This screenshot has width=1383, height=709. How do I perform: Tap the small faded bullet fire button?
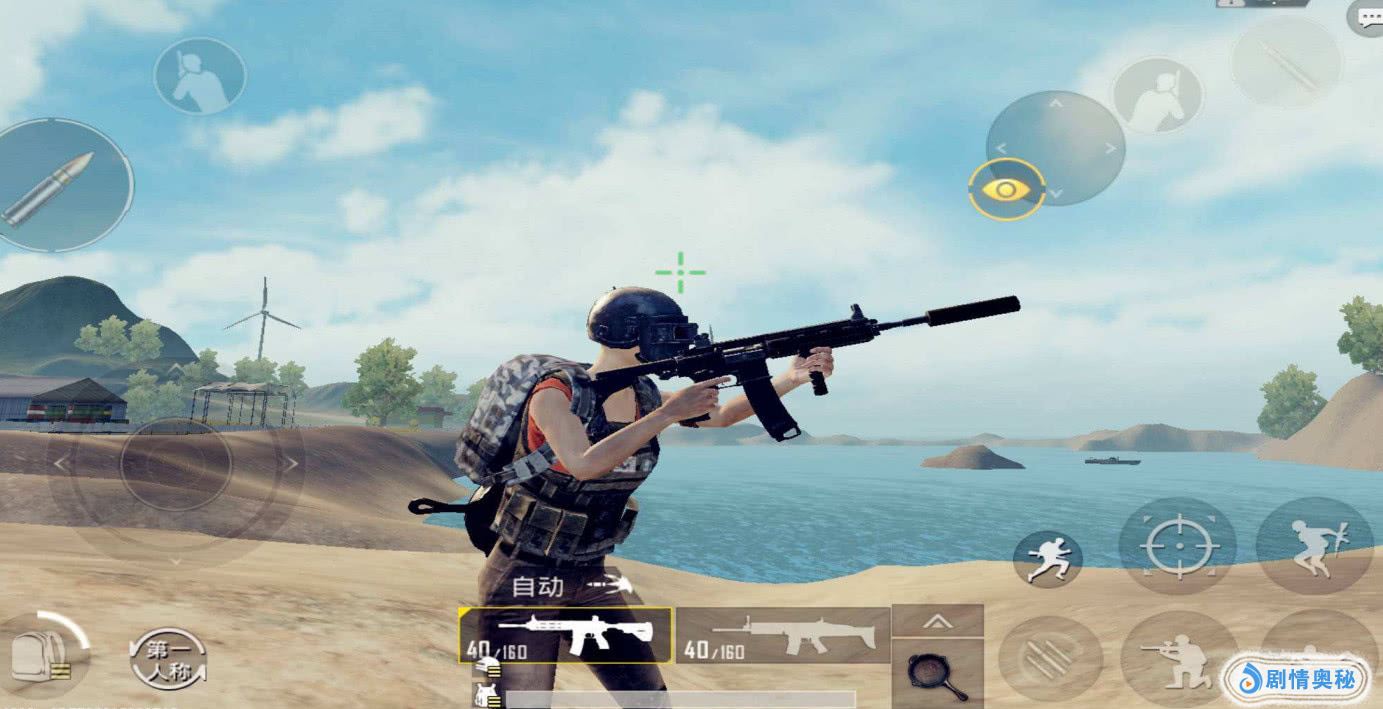pyautogui.click(x=1285, y=62)
